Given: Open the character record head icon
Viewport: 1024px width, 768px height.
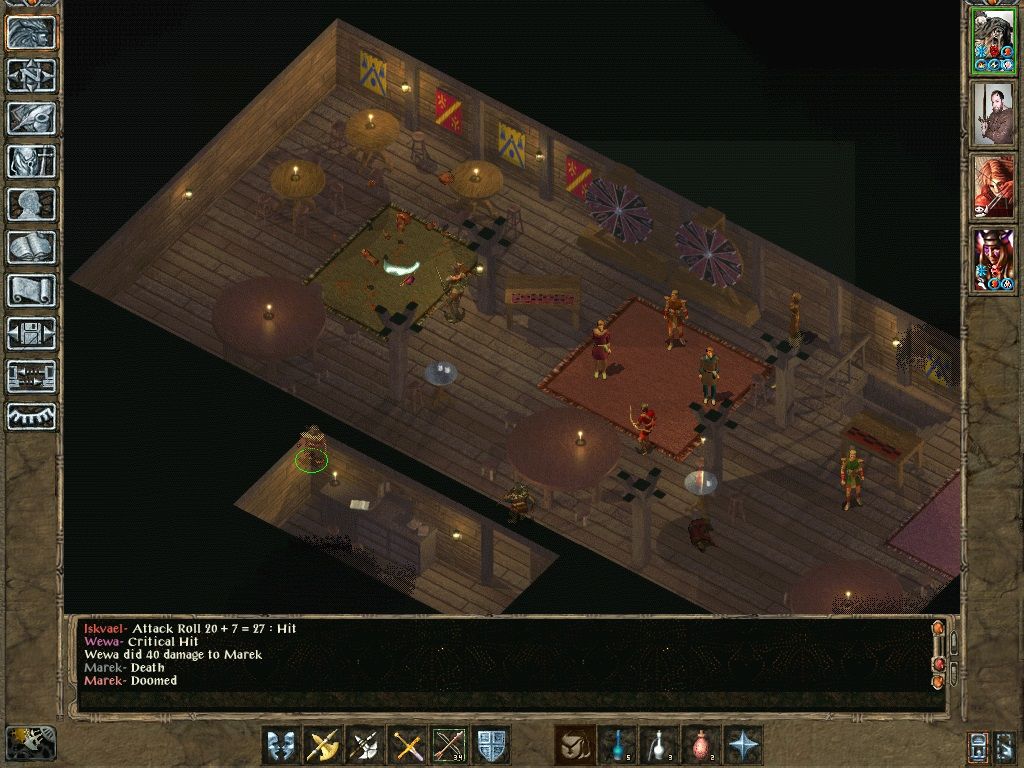Looking at the screenshot, I should (32, 204).
